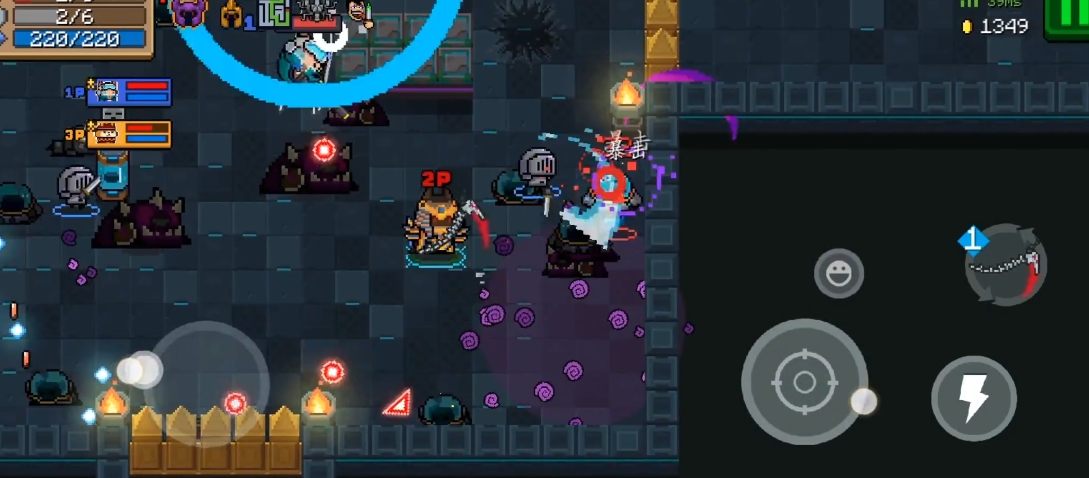Open the smiley emote menu
This screenshot has height=478, width=1089.
point(838,273)
